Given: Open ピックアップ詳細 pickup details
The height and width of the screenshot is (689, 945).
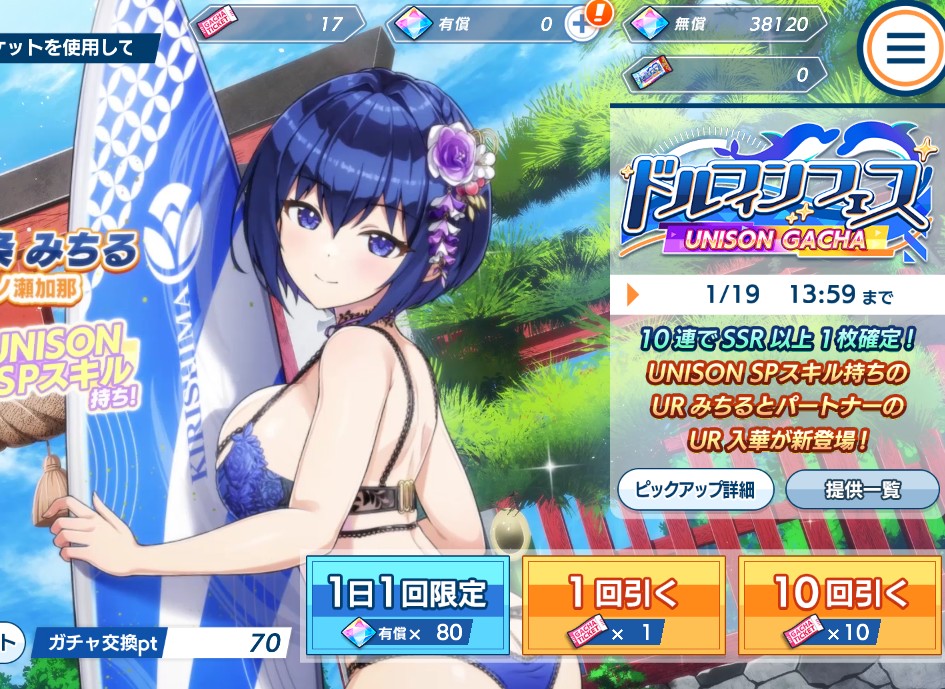Looking at the screenshot, I should click(694, 490).
